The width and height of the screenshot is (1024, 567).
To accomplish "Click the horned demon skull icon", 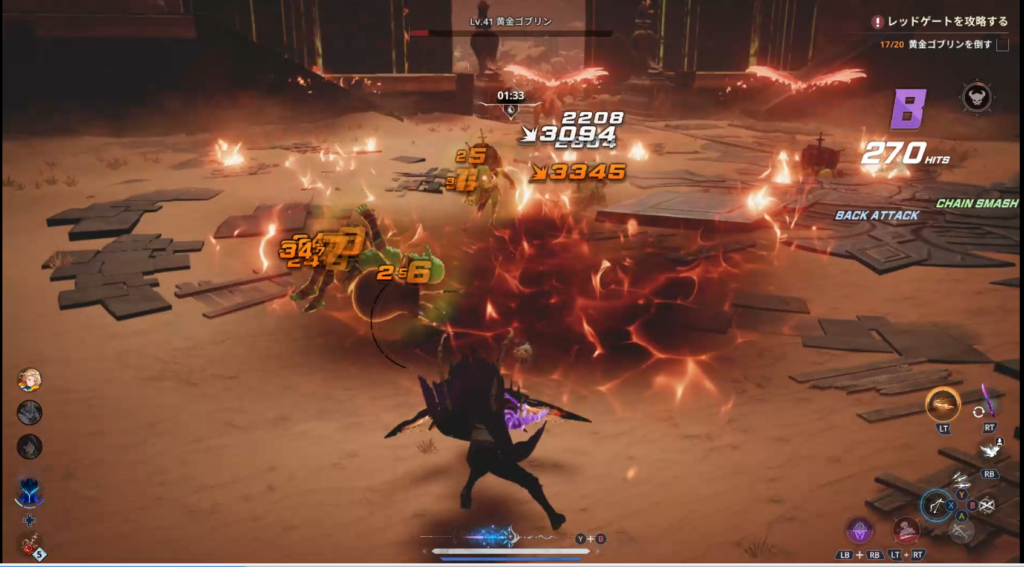I will [x=976, y=97].
